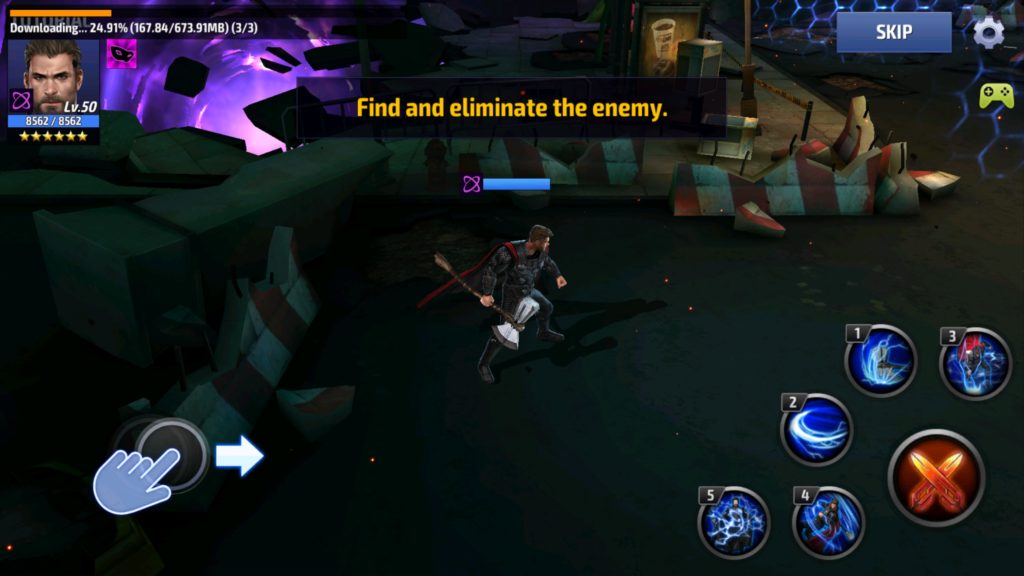The width and height of the screenshot is (1024, 576).
Task: Open settings via the gear icon
Action: (989, 32)
